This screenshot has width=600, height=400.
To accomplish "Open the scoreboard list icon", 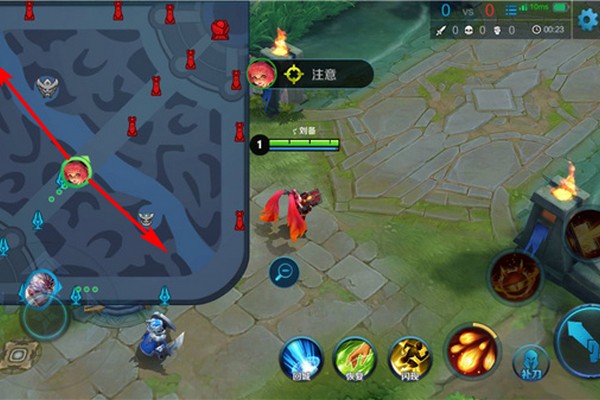I will (515, 10).
